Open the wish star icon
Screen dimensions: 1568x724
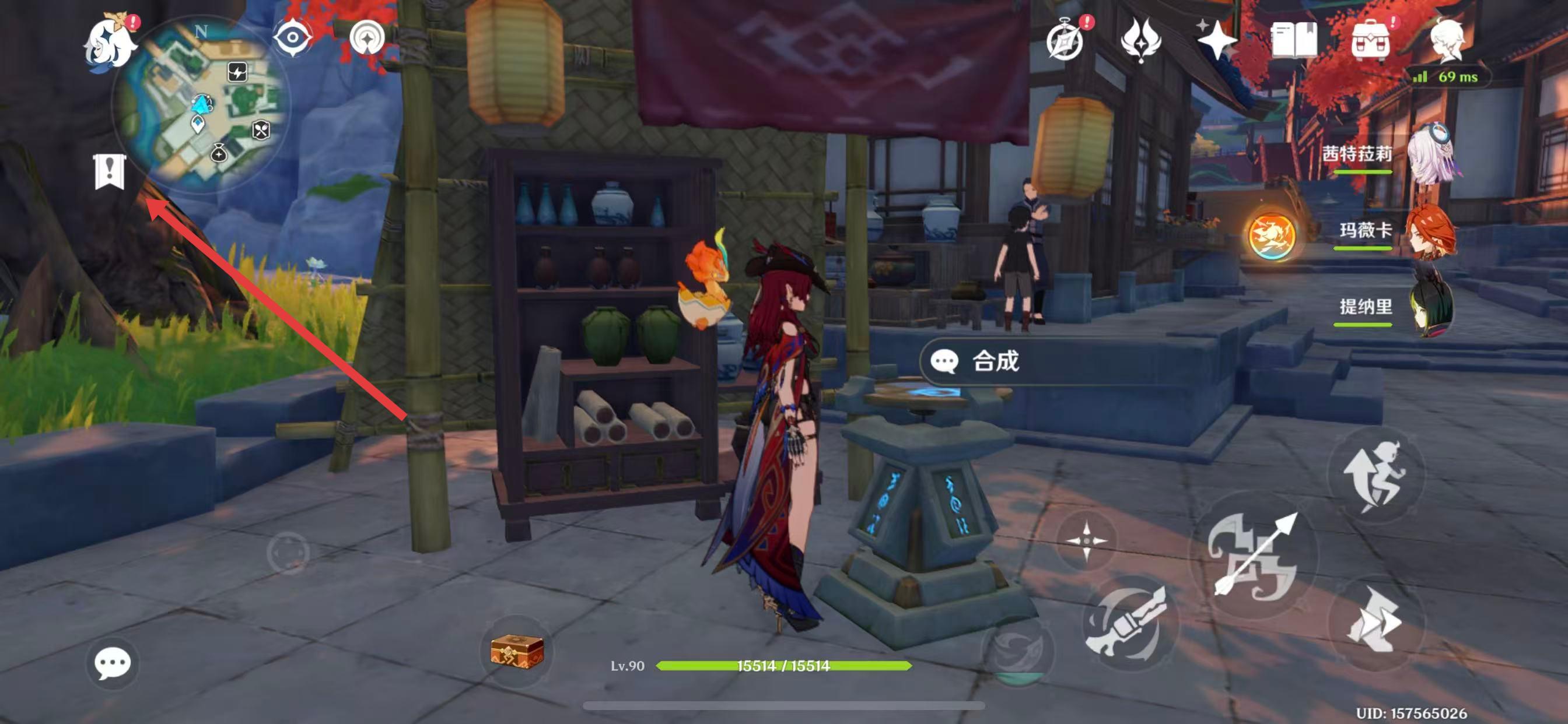click(x=1216, y=41)
